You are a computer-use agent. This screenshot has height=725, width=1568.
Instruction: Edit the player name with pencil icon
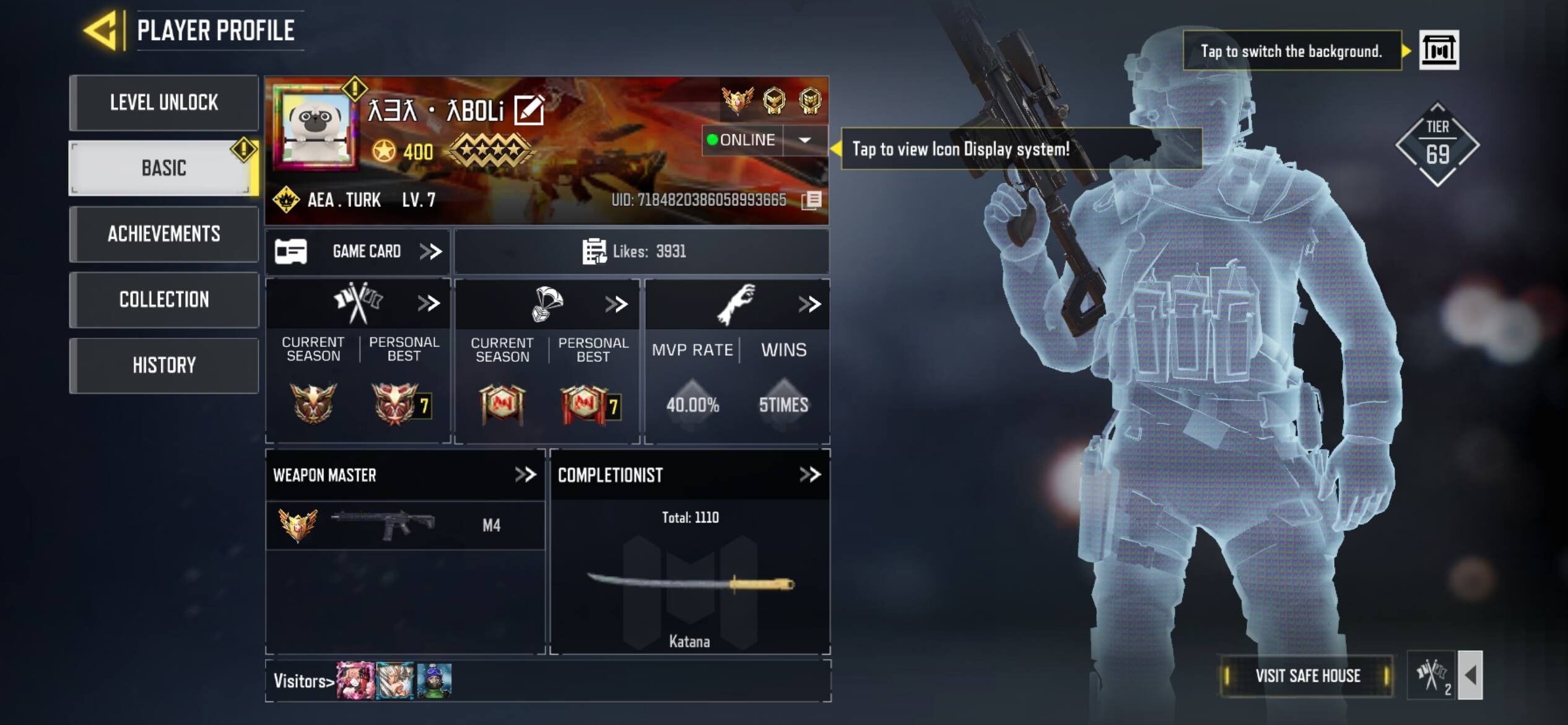click(529, 110)
